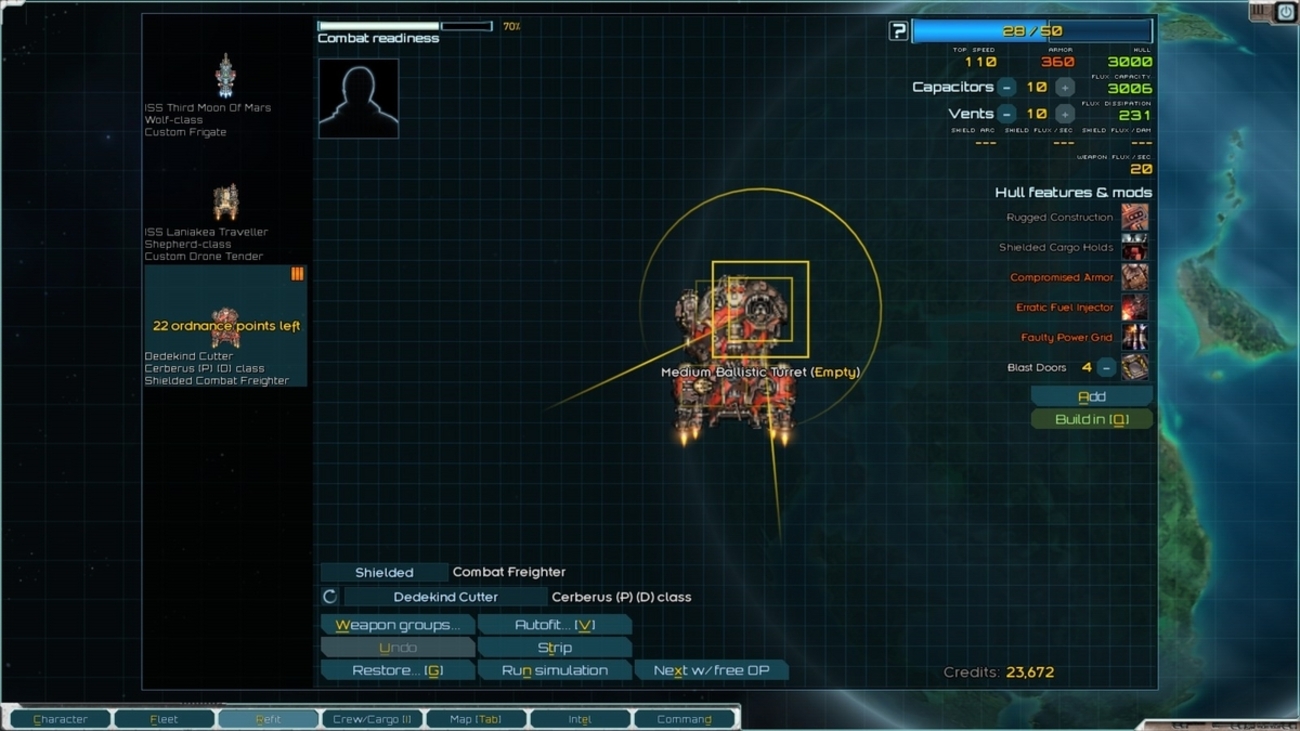
Task: Run simulation for this loadout
Action: tap(554, 671)
